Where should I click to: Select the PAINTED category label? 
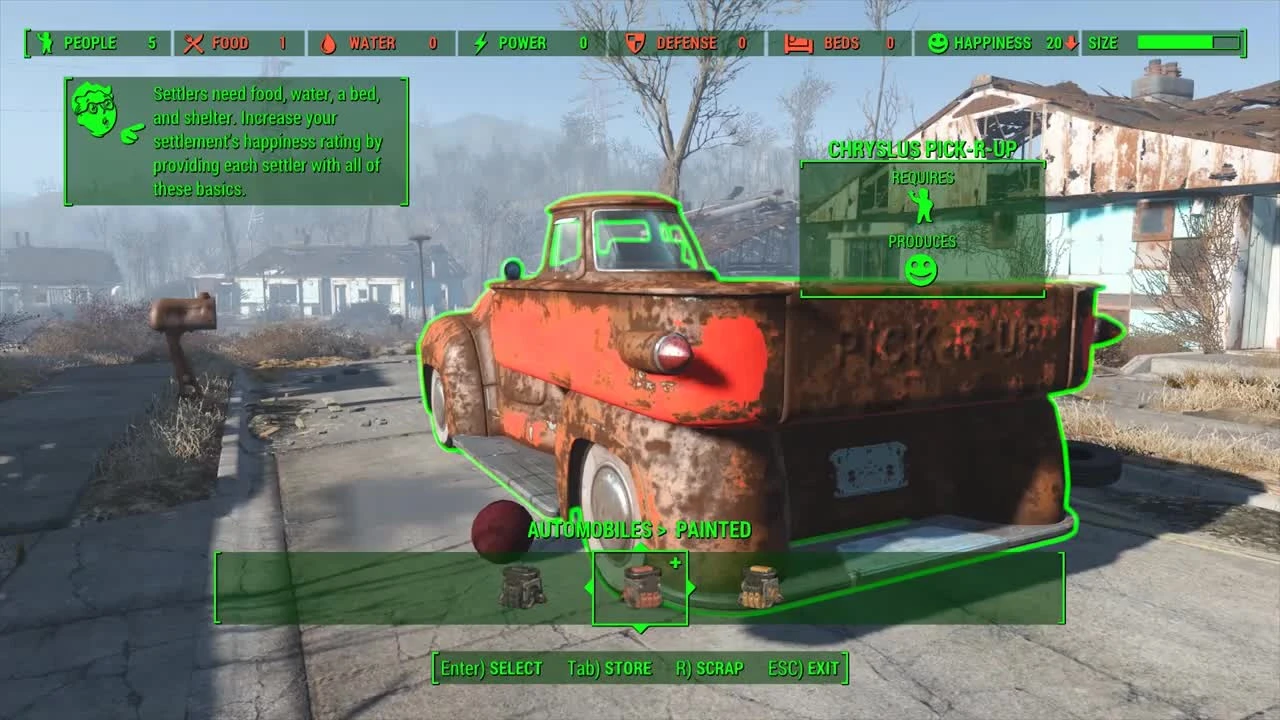pyautogui.click(x=722, y=531)
